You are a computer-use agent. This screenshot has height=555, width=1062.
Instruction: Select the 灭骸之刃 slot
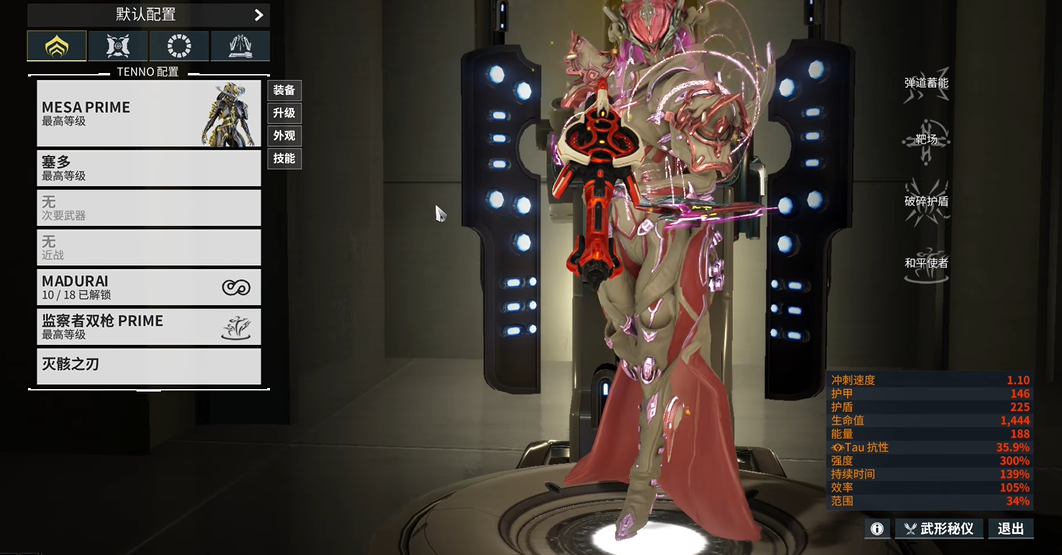tap(148, 366)
